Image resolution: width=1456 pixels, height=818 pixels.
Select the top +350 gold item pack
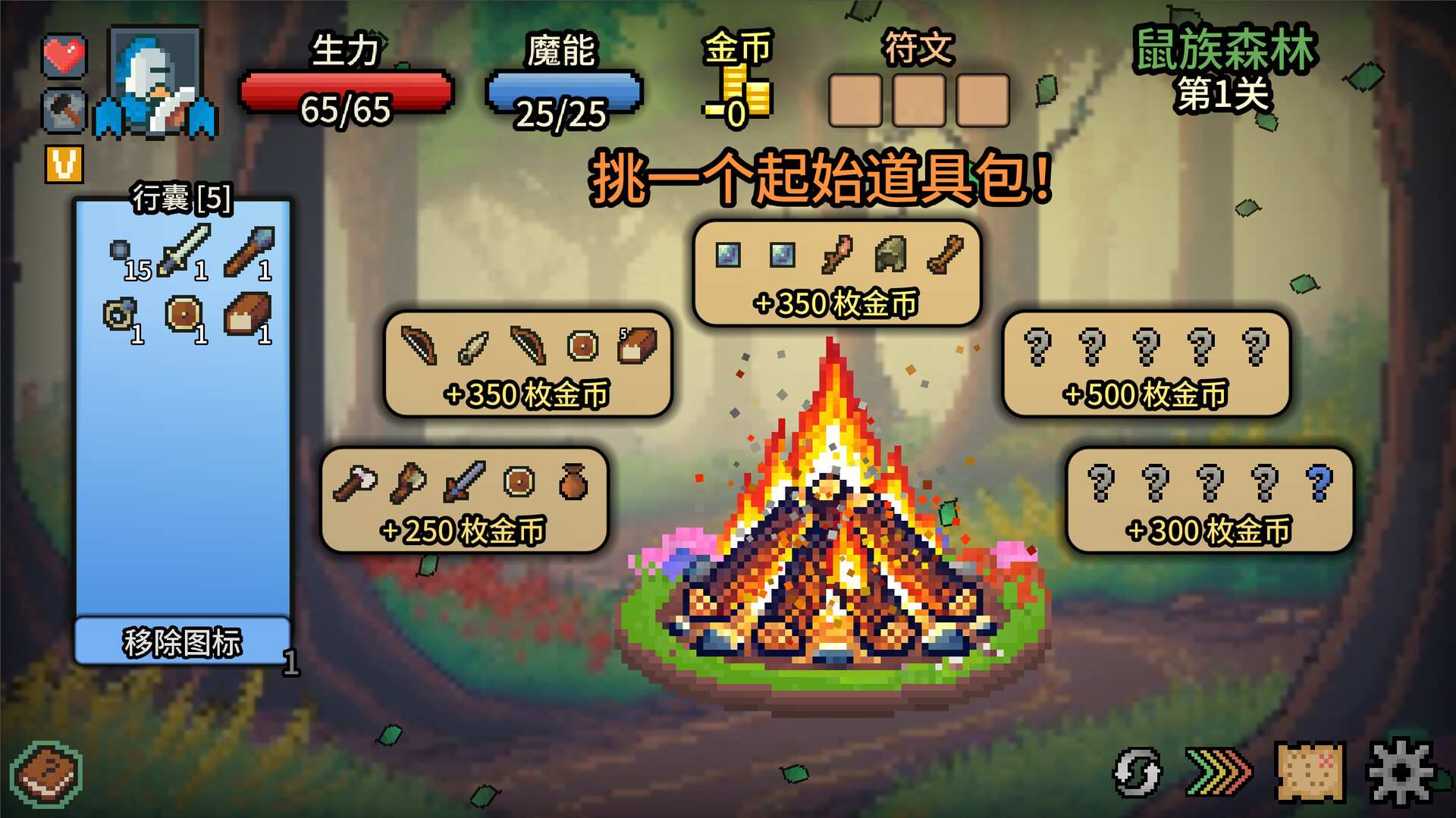point(836,273)
